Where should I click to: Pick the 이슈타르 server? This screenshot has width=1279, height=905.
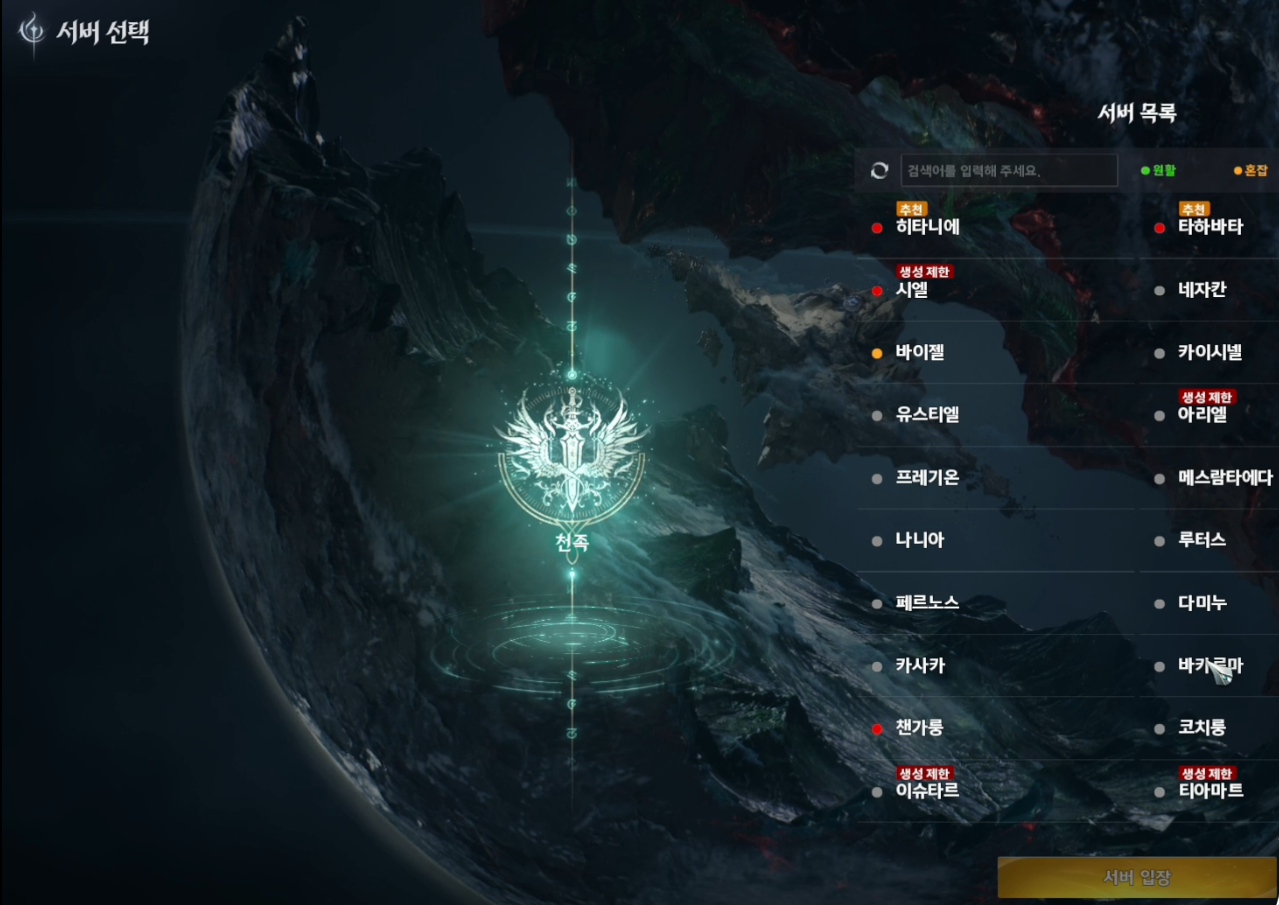pyautogui.click(x=928, y=791)
